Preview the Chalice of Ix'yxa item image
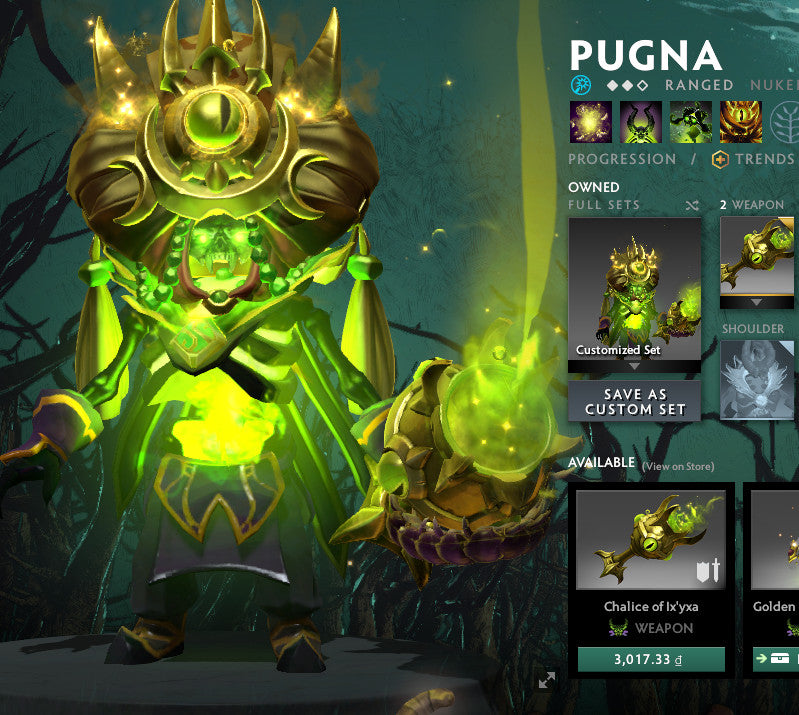799x715 pixels. tap(650, 540)
